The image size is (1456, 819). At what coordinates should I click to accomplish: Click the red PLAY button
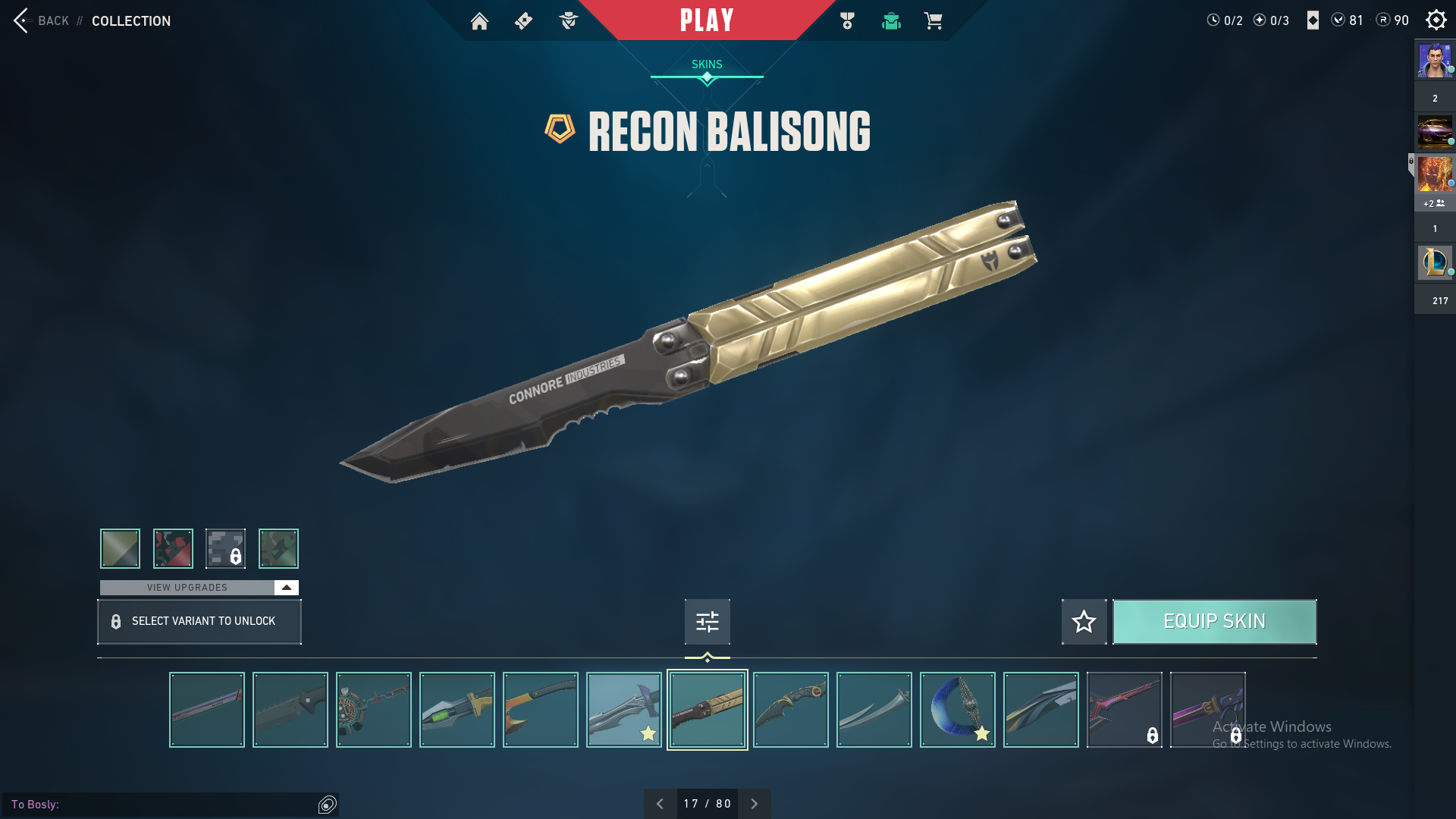pyautogui.click(x=706, y=20)
